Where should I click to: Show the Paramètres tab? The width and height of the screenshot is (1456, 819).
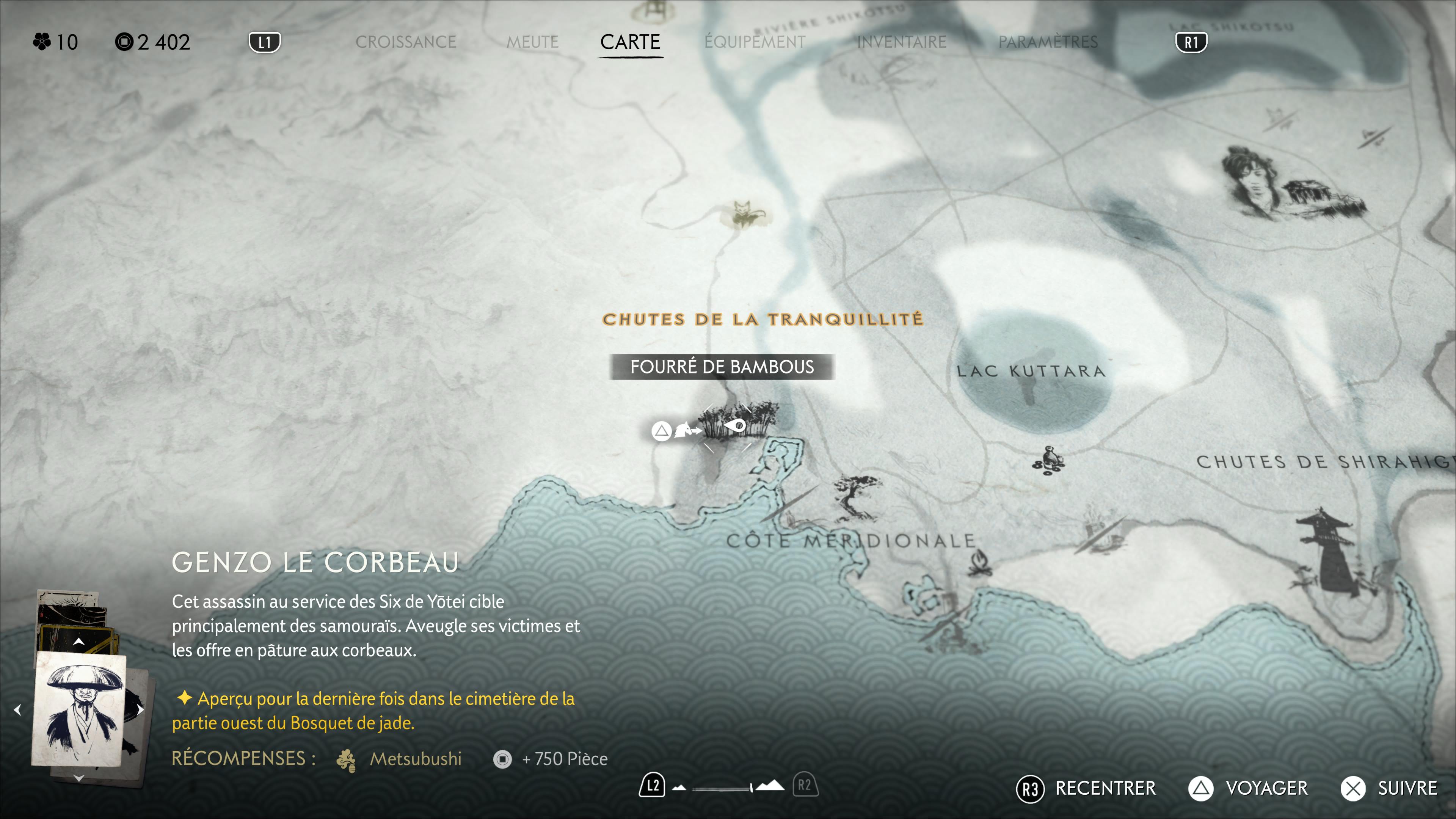pyautogui.click(x=1048, y=42)
